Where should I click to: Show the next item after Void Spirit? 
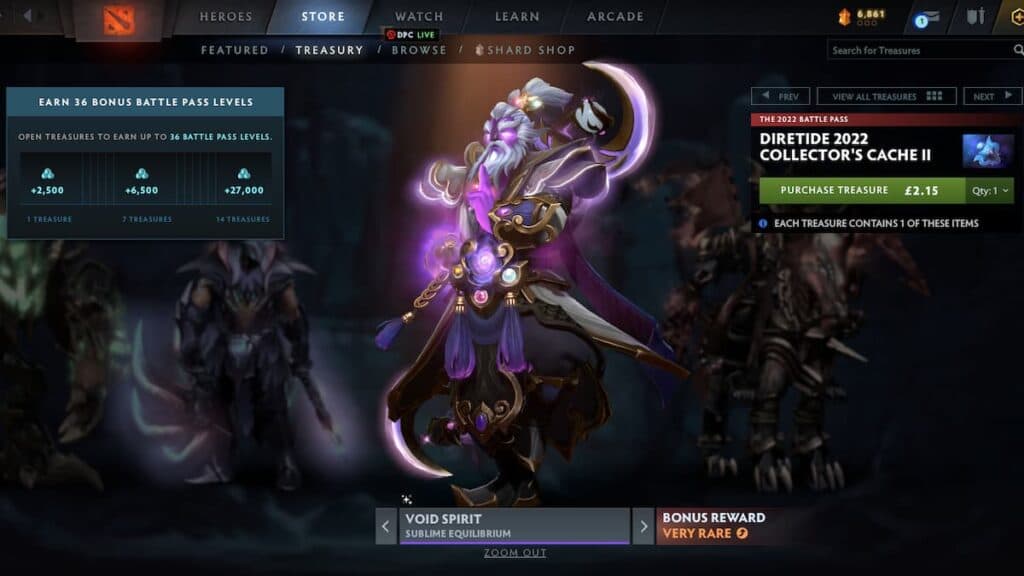tap(643, 526)
